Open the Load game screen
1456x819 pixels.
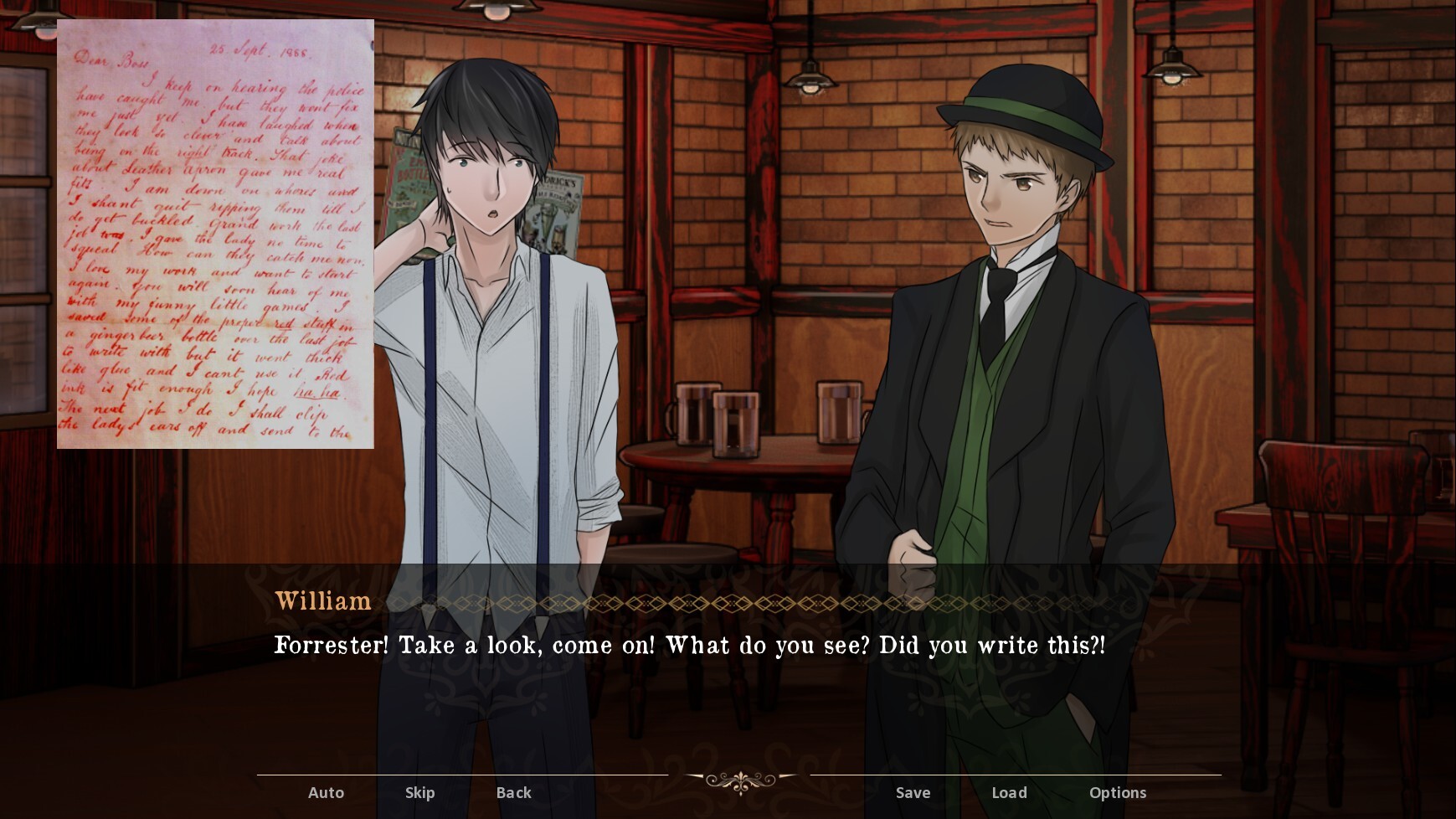[1009, 792]
